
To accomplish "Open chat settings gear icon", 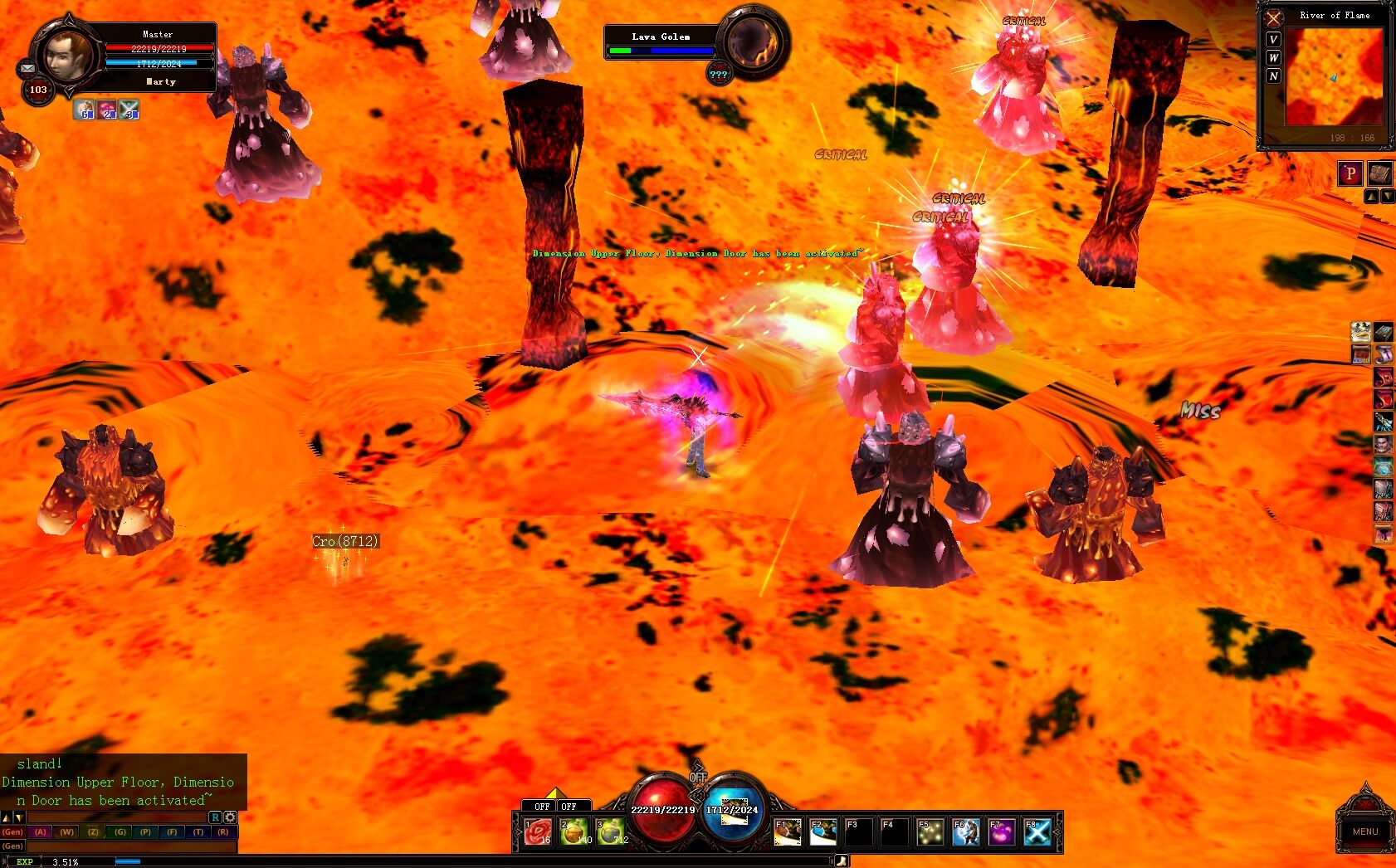I will coord(230,817).
